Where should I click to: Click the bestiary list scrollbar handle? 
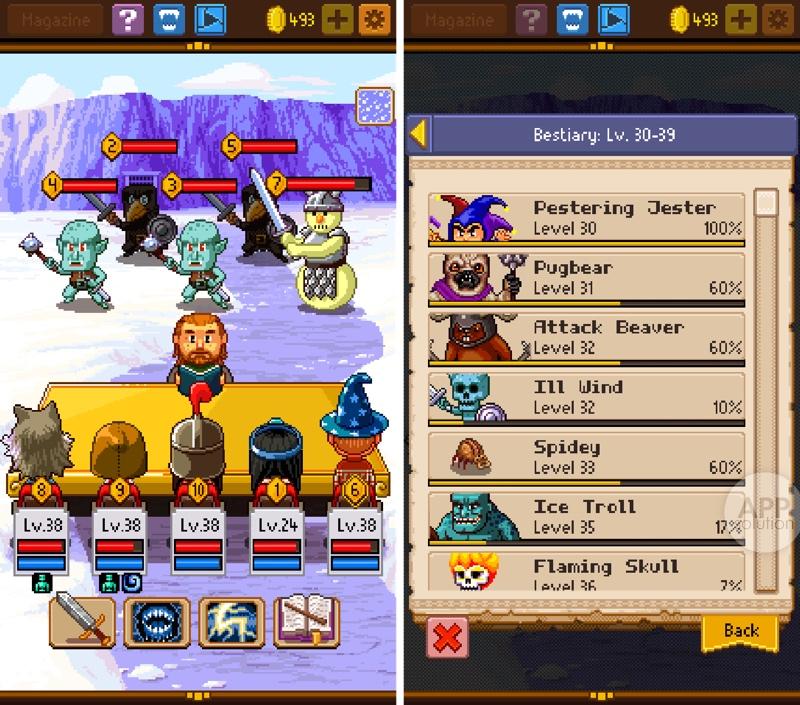pos(766,203)
